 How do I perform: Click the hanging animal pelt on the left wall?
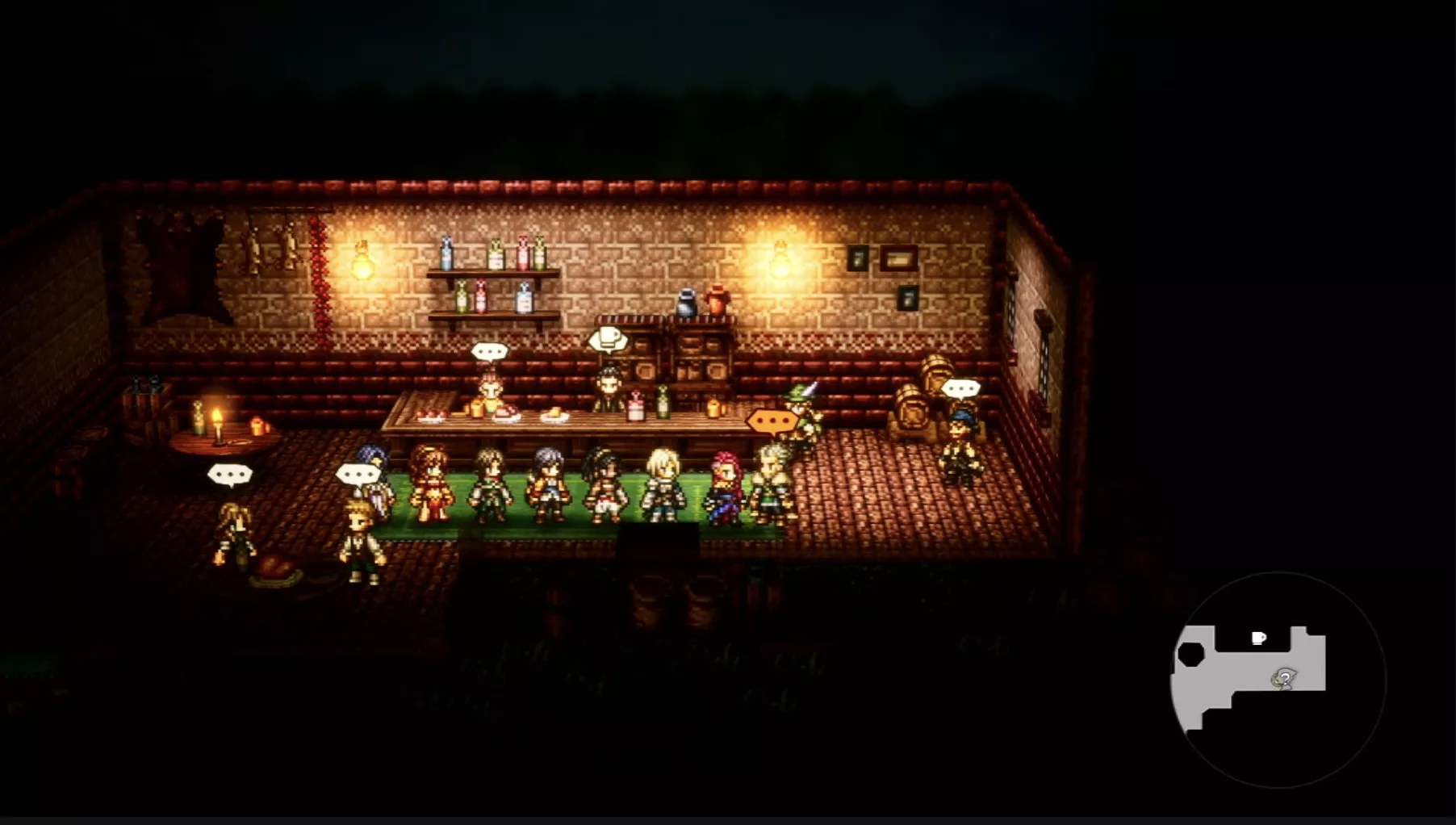[182, 262]
